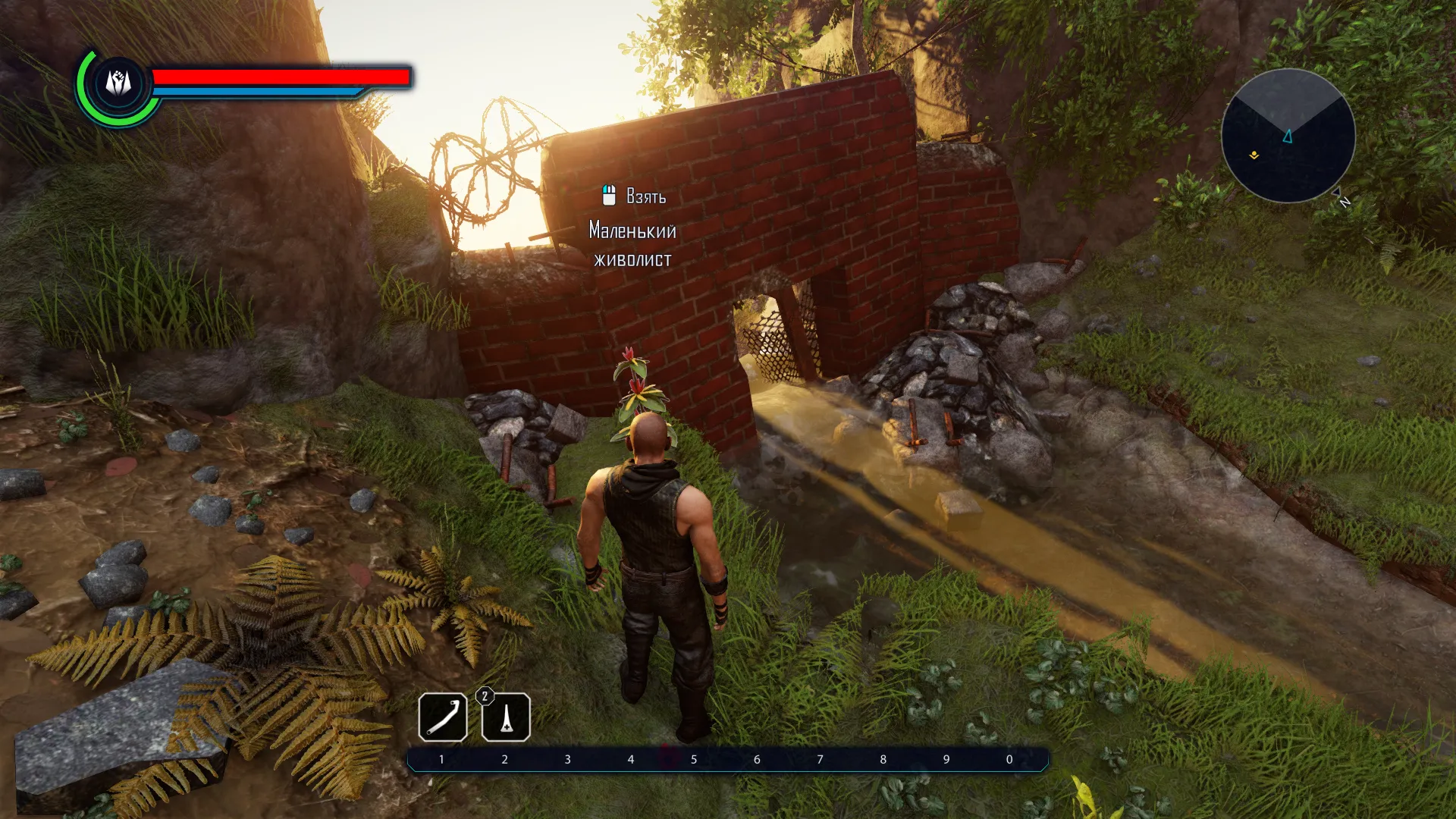Select the bent pipe weapon hotbar slot
The width and height of the screenshot is (1456, 819).
tap(443, 717)
